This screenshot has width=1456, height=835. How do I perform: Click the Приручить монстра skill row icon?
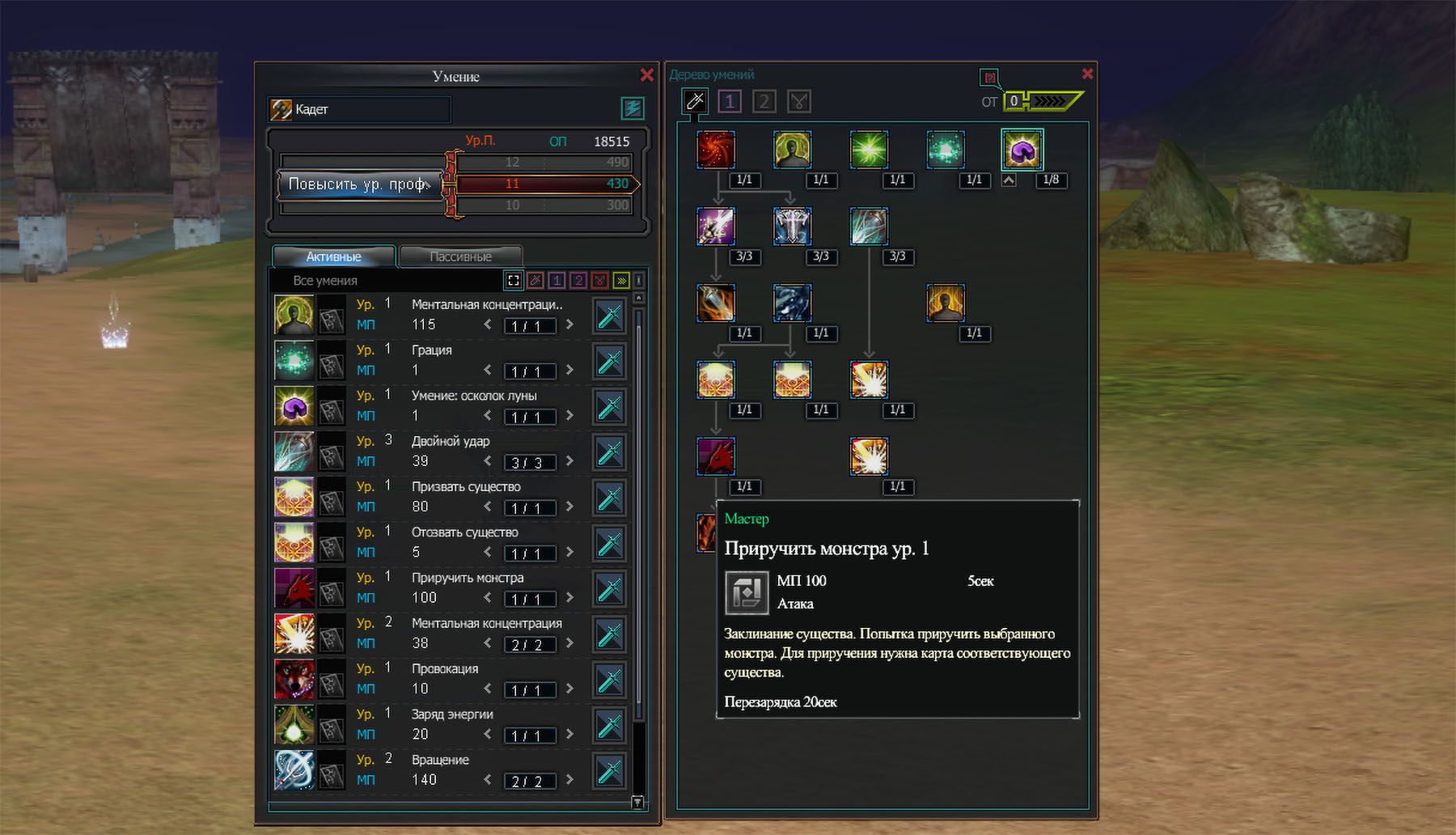(294, 587)
